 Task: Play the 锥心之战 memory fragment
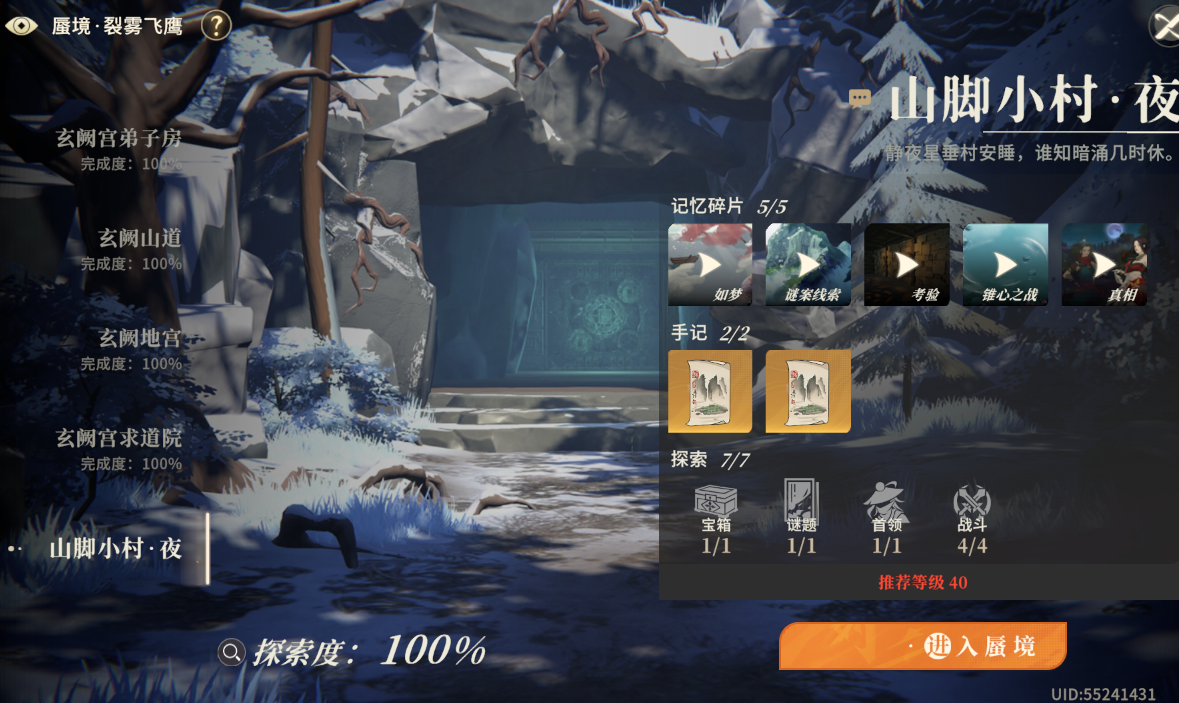(x=1005, y=264)
